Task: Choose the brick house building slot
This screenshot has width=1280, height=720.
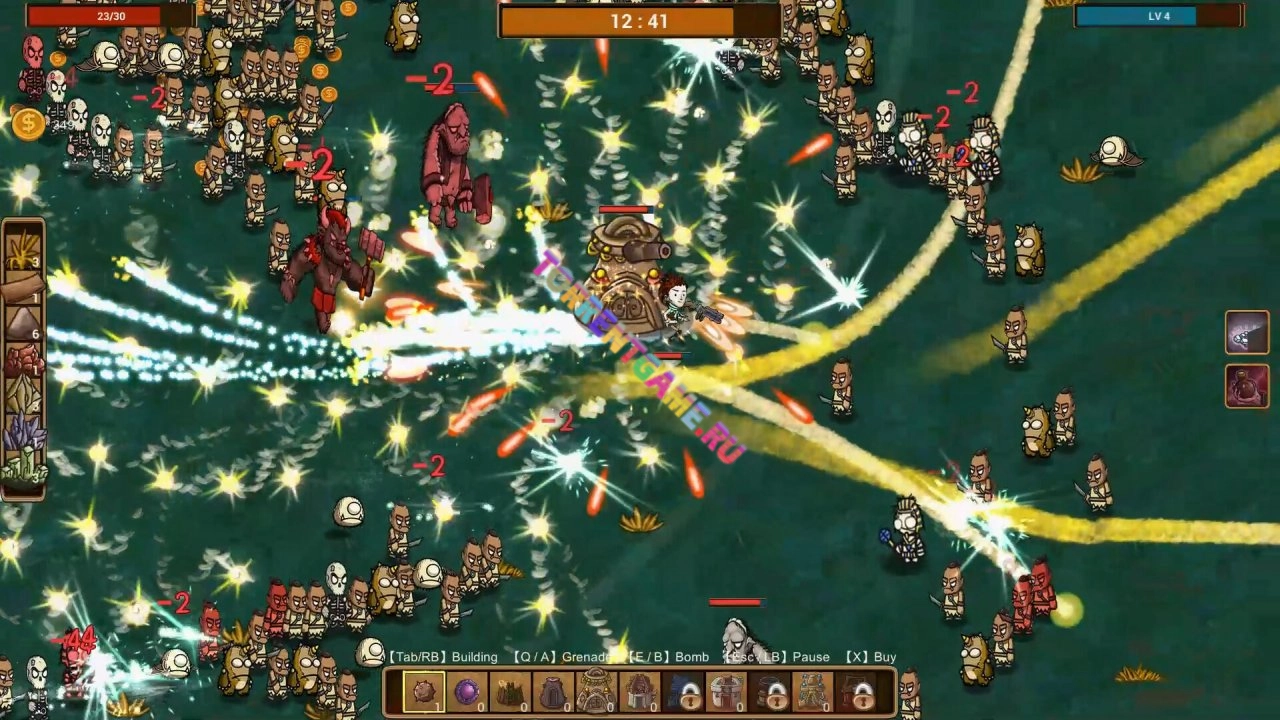Action: click(x=639, y=692)
